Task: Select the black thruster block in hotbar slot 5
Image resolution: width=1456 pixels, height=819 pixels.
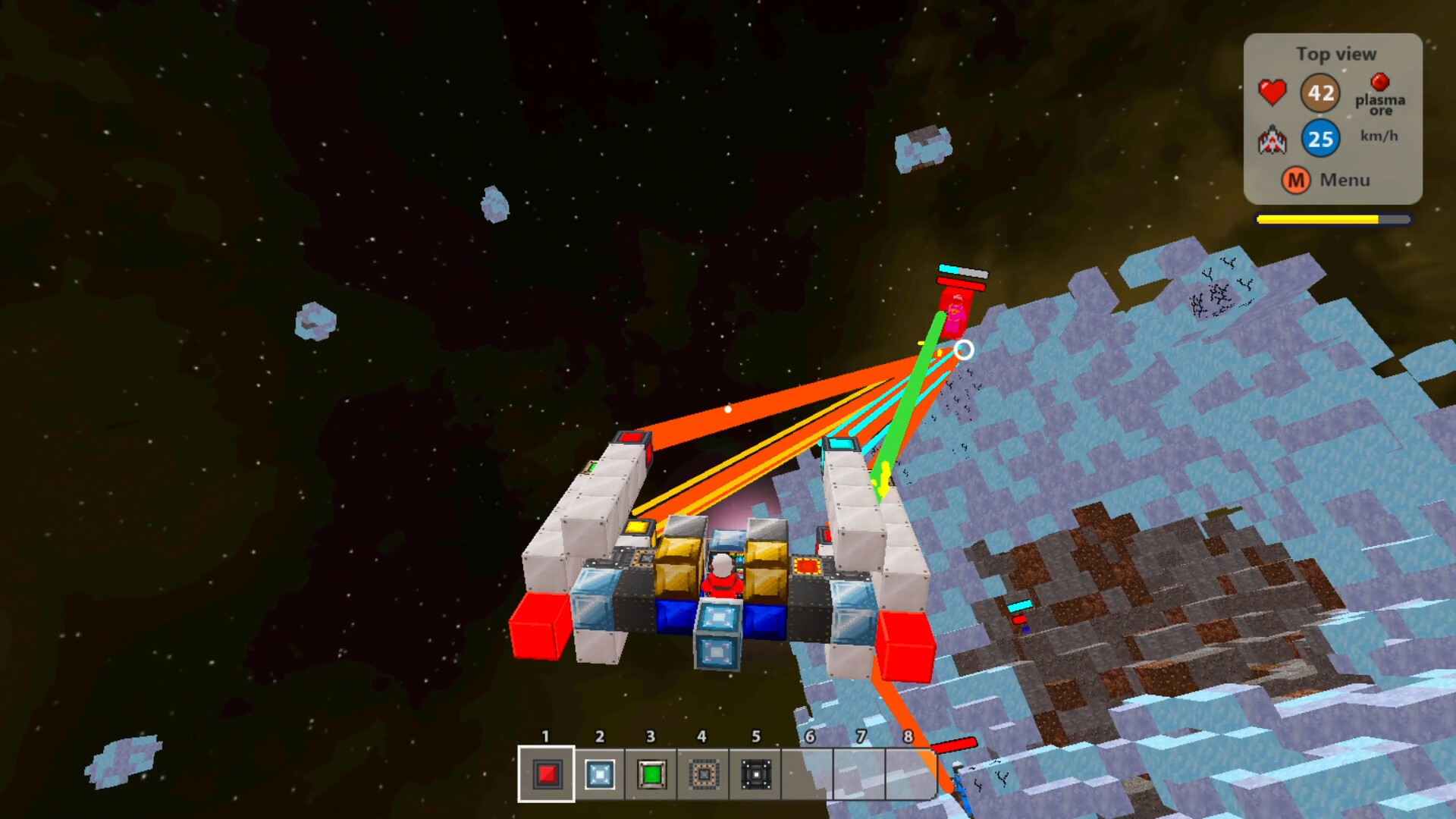Action: 755,774
